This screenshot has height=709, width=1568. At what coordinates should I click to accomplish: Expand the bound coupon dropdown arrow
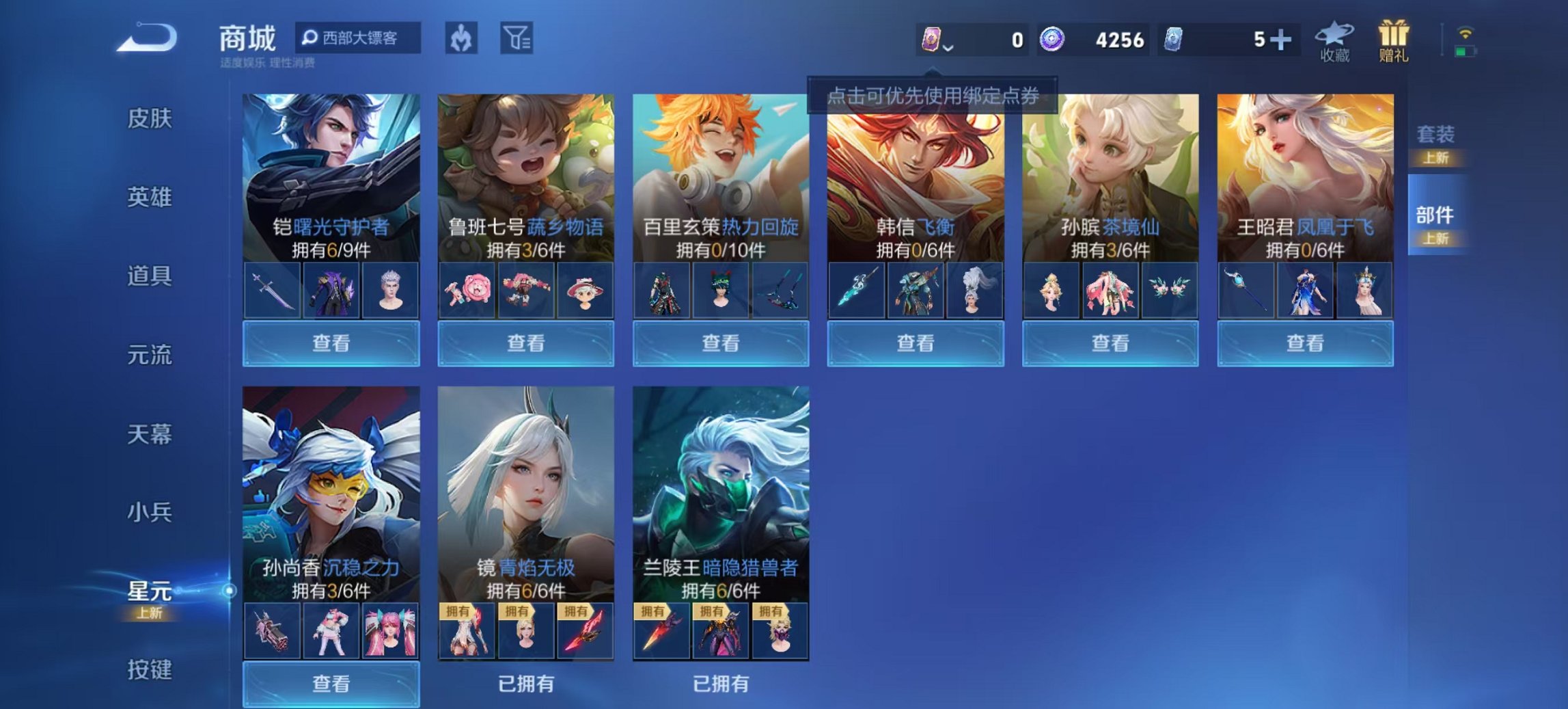coord(948,48)
